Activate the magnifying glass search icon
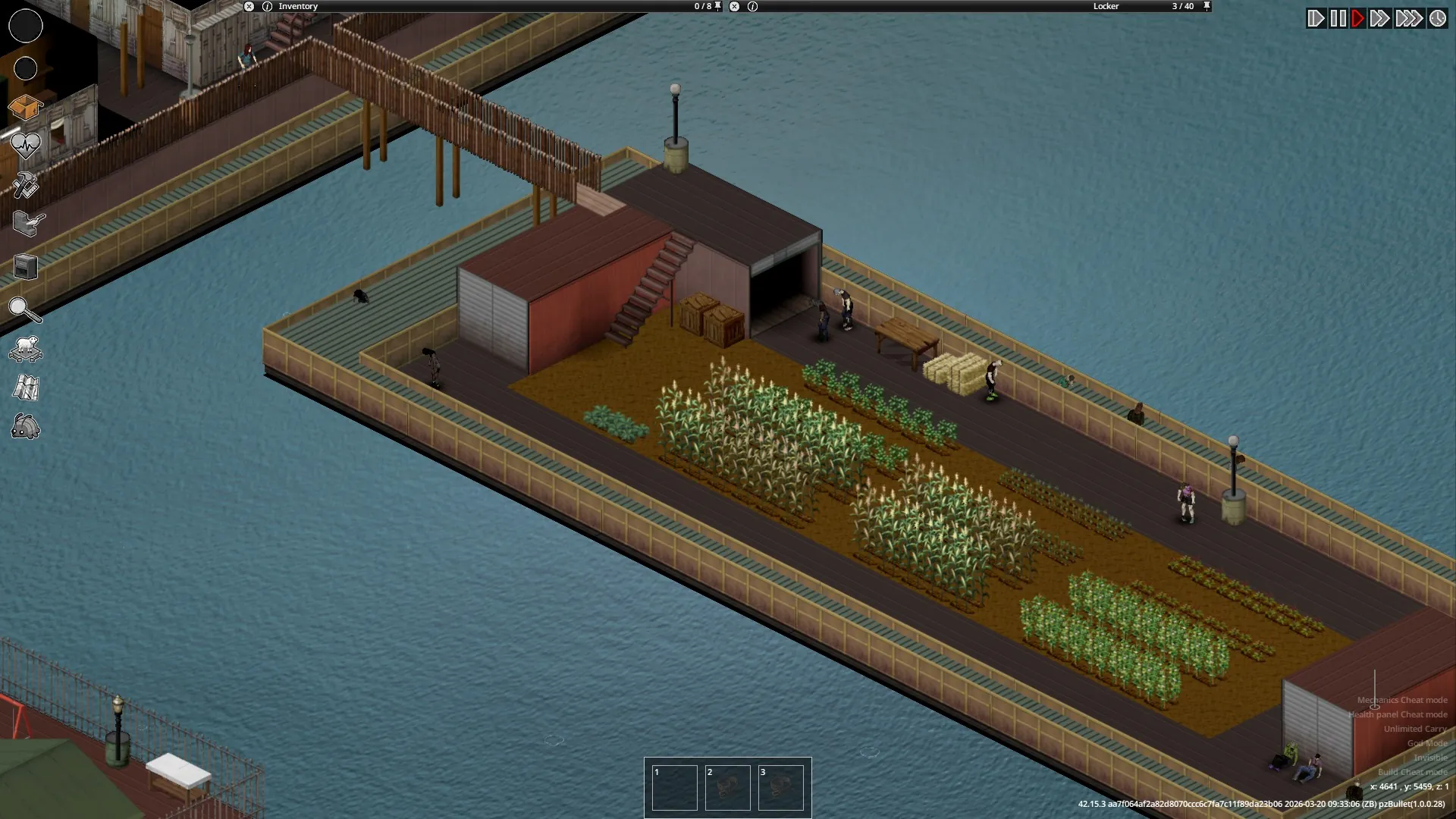 pyautogui.click(x=24, y=309)
